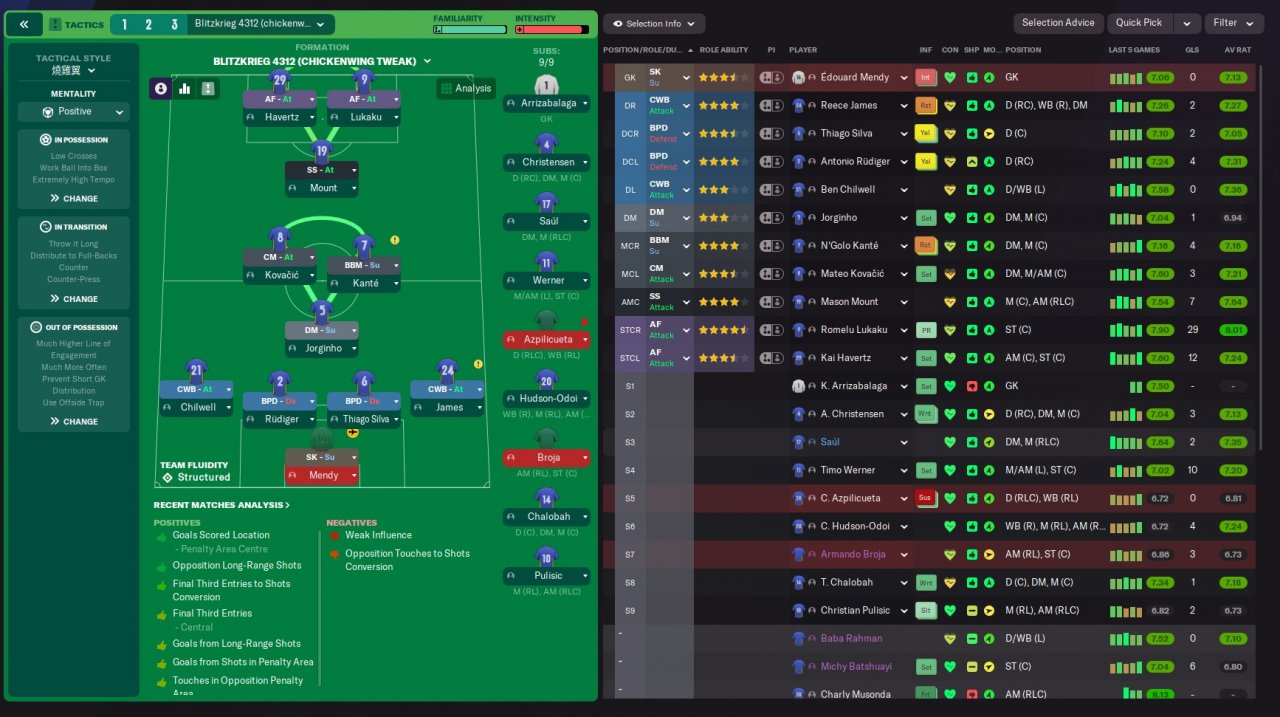This screenshot has height=717, width=1280.
Task: Switch to tactic slot 2
Action: [x=148, y=24]
